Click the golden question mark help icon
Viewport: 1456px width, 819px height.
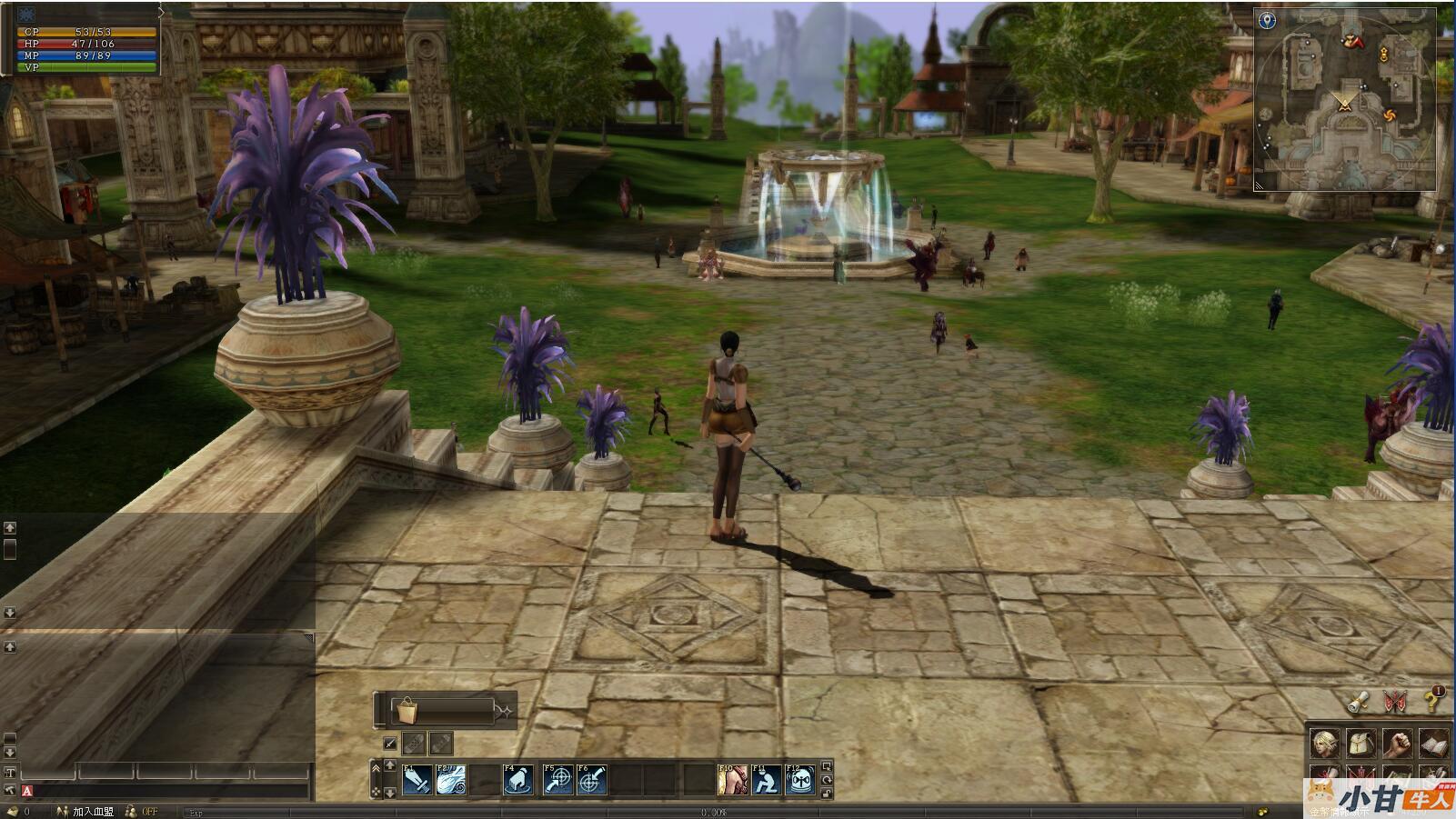coord(1433,700)
